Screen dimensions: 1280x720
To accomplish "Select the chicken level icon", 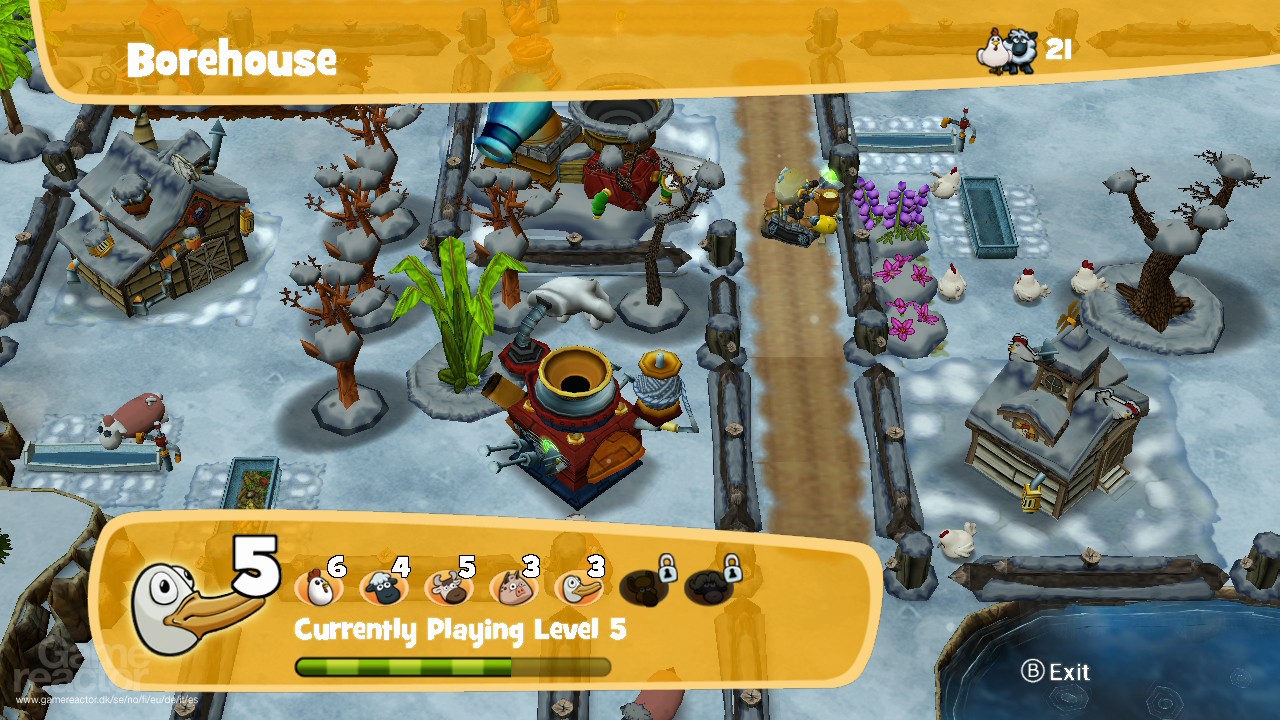I will [x=319, y=588].
